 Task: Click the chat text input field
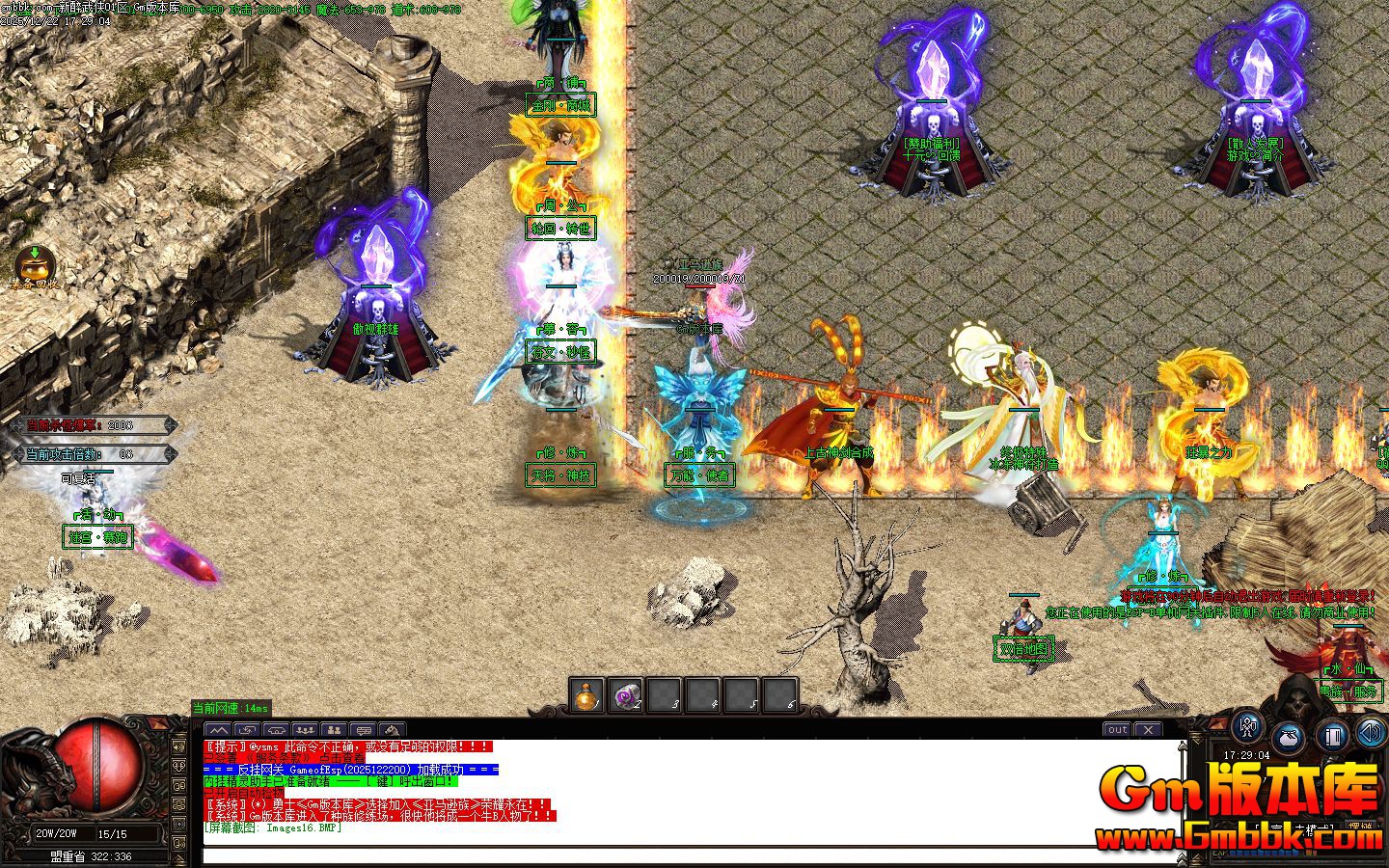tap(675, 854)
